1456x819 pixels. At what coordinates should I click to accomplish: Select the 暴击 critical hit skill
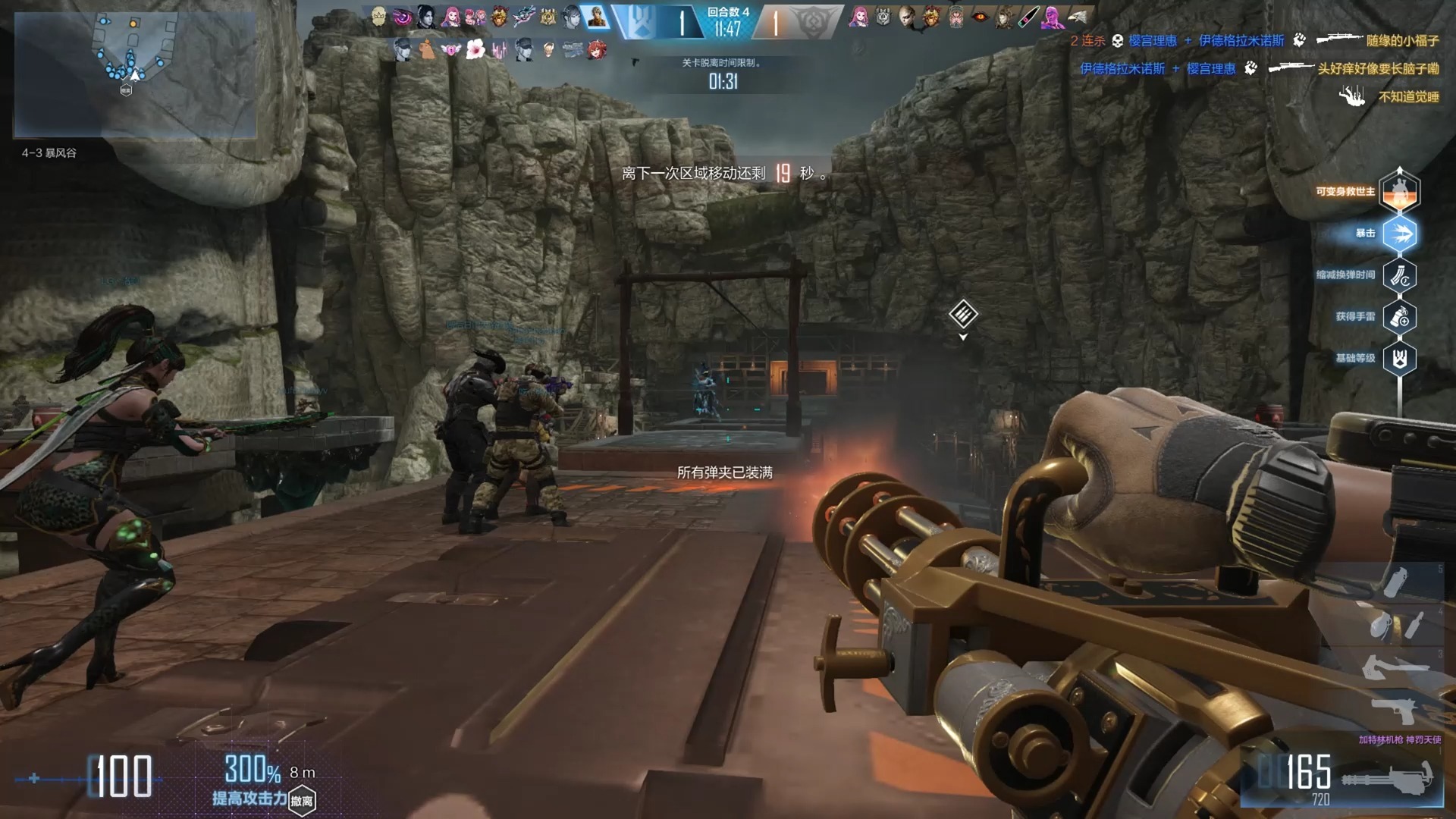(1399, 234)
